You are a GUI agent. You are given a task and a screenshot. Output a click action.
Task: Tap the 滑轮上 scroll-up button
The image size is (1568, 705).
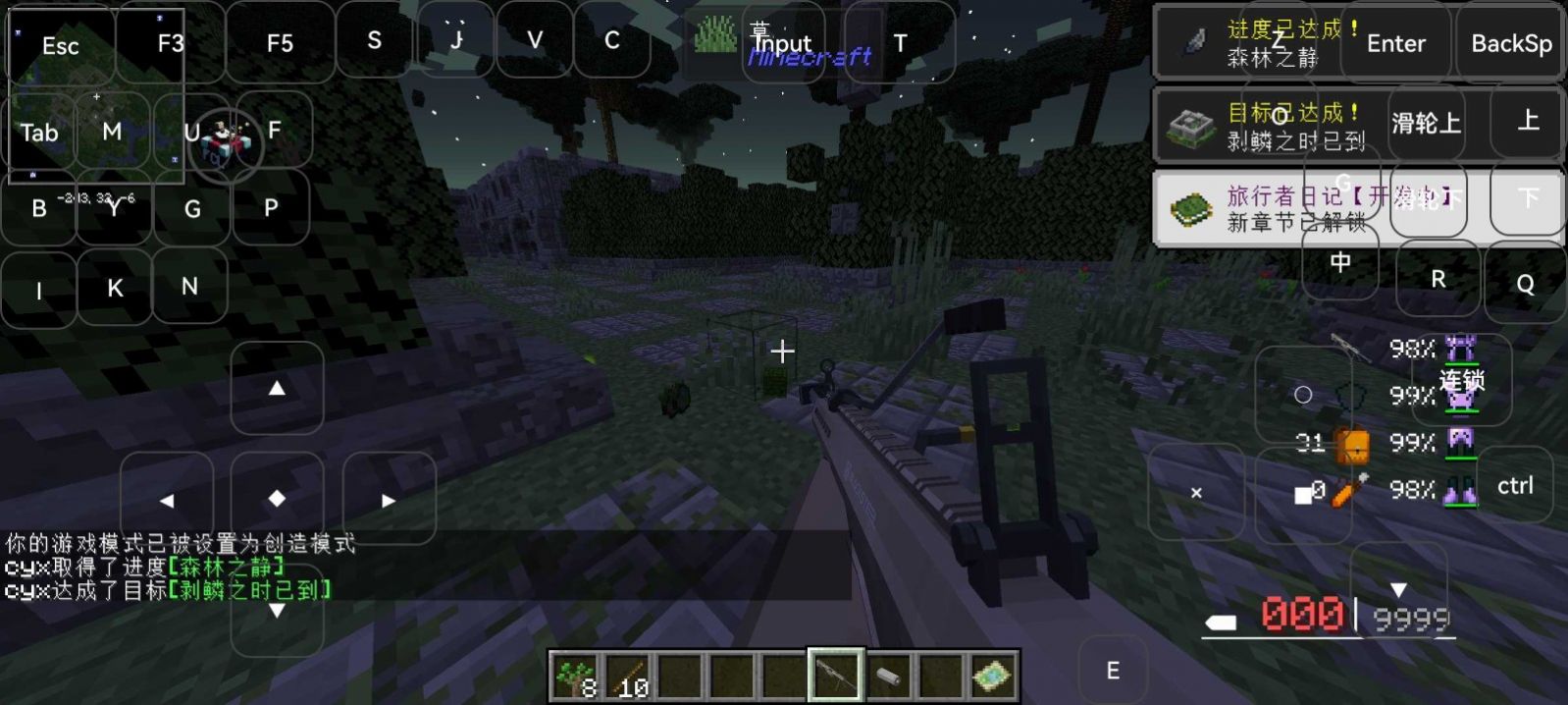tap(1426, 123)
